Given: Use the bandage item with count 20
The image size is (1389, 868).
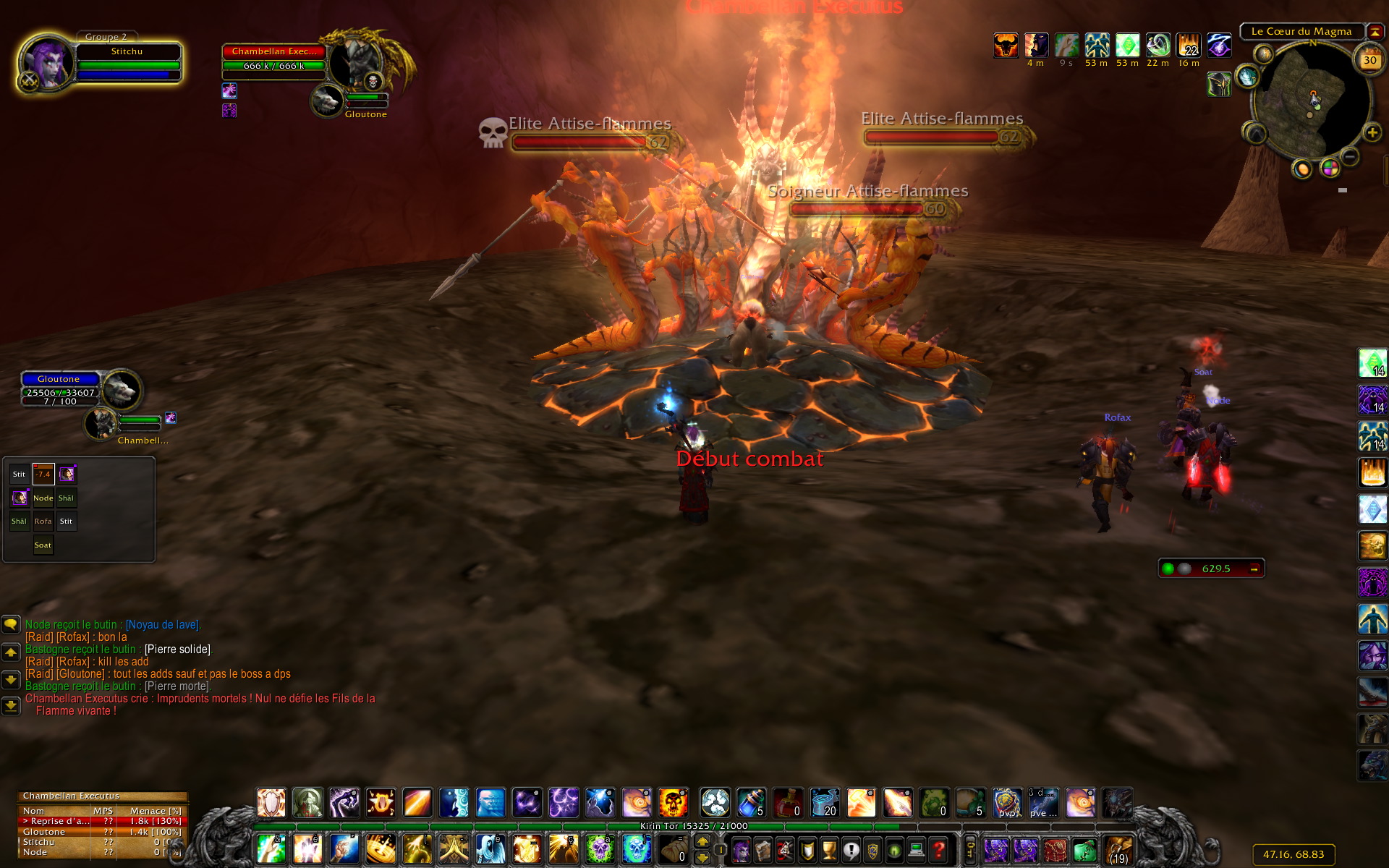Looking at the screenshot, I should click(x=824, y=803).
